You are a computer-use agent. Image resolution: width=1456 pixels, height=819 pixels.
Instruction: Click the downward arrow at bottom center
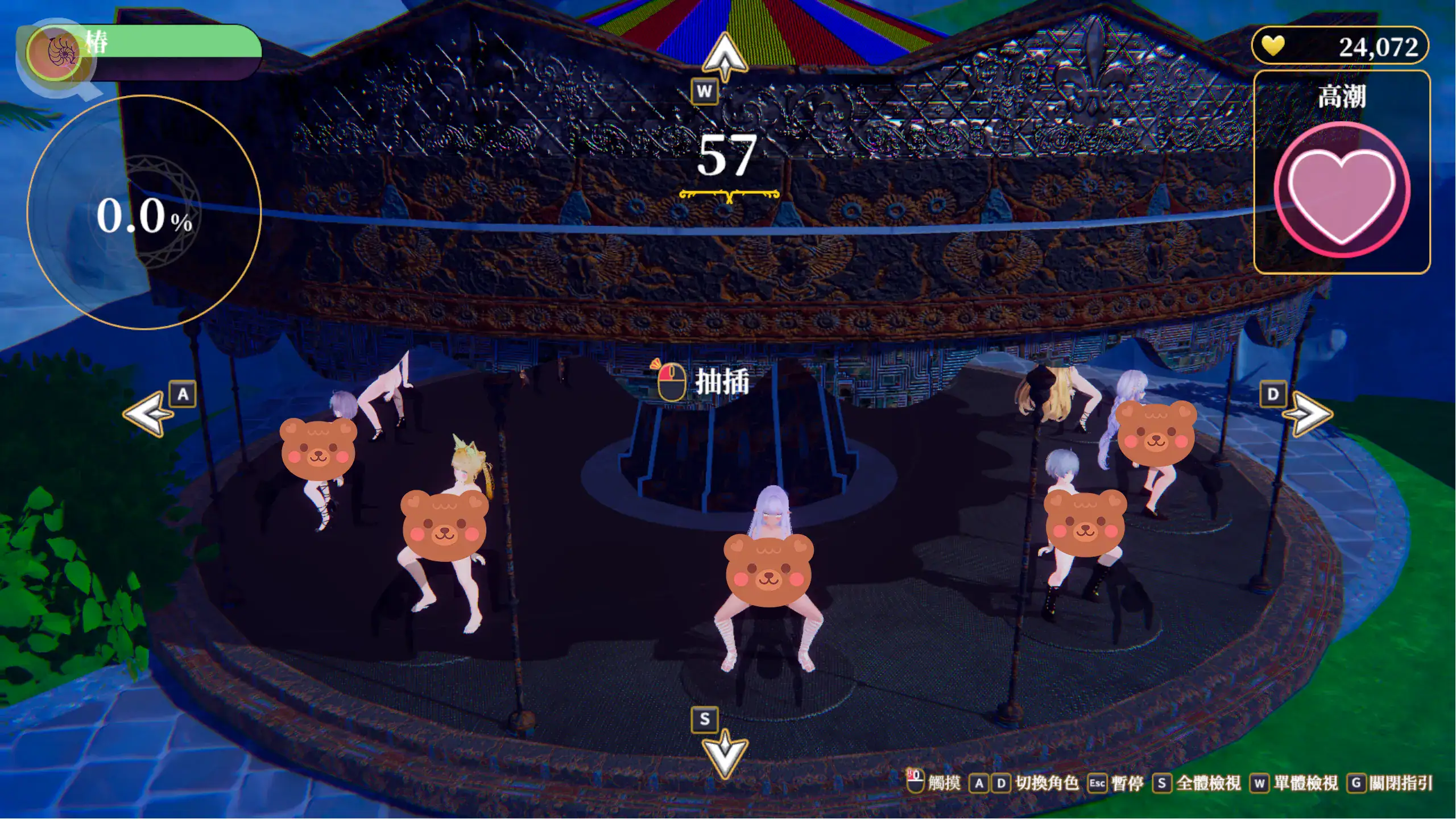point(724,754)
